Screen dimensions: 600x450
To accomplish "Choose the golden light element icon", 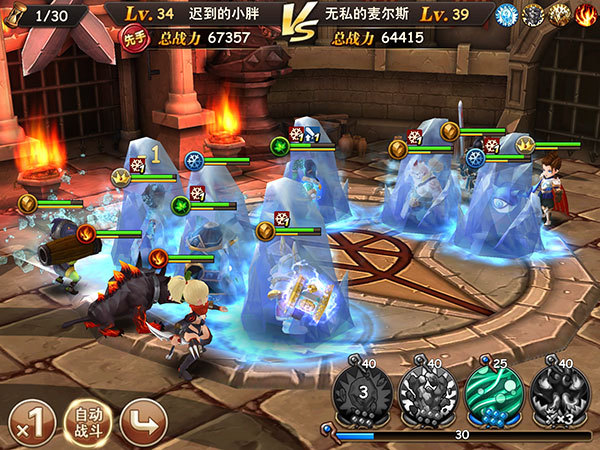I will coord(559,14).
